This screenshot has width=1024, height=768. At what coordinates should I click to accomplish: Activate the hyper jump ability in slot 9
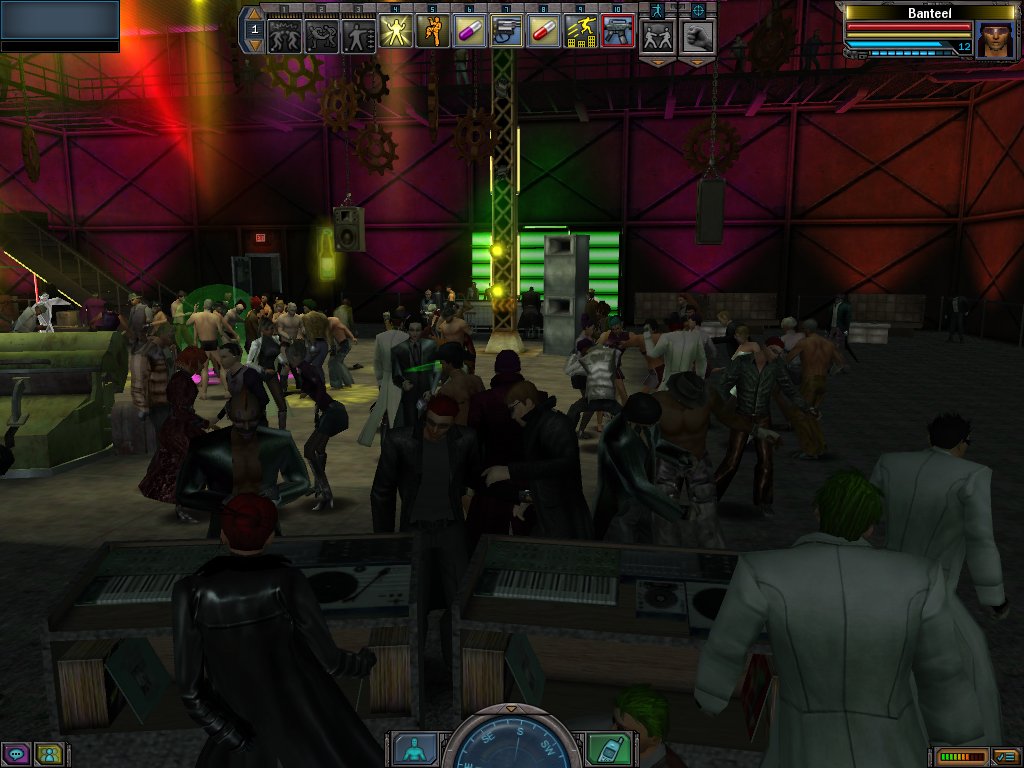coord(580,32)
